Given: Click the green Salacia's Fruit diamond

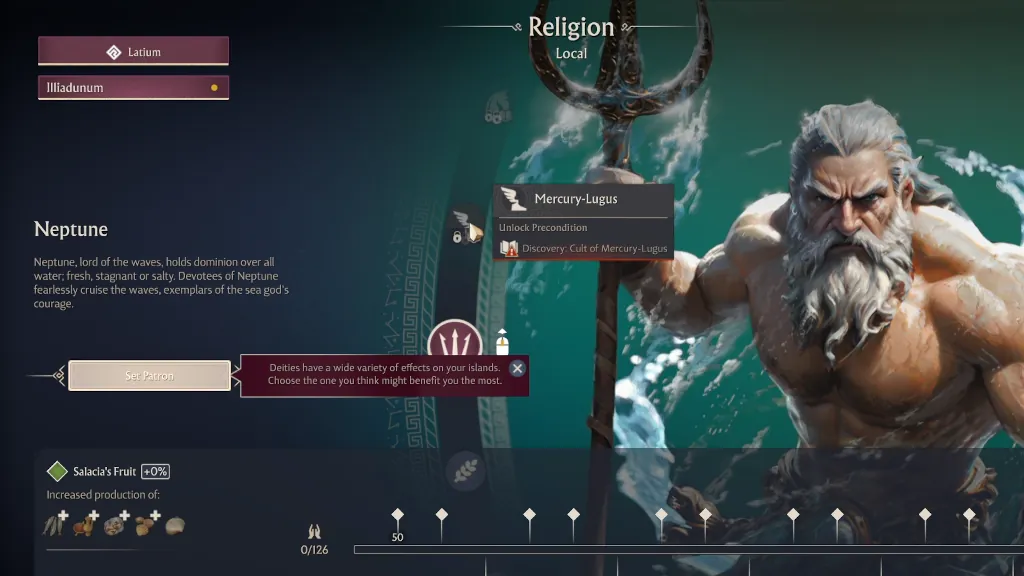Looking at the screenshot, I should [57, 471].
